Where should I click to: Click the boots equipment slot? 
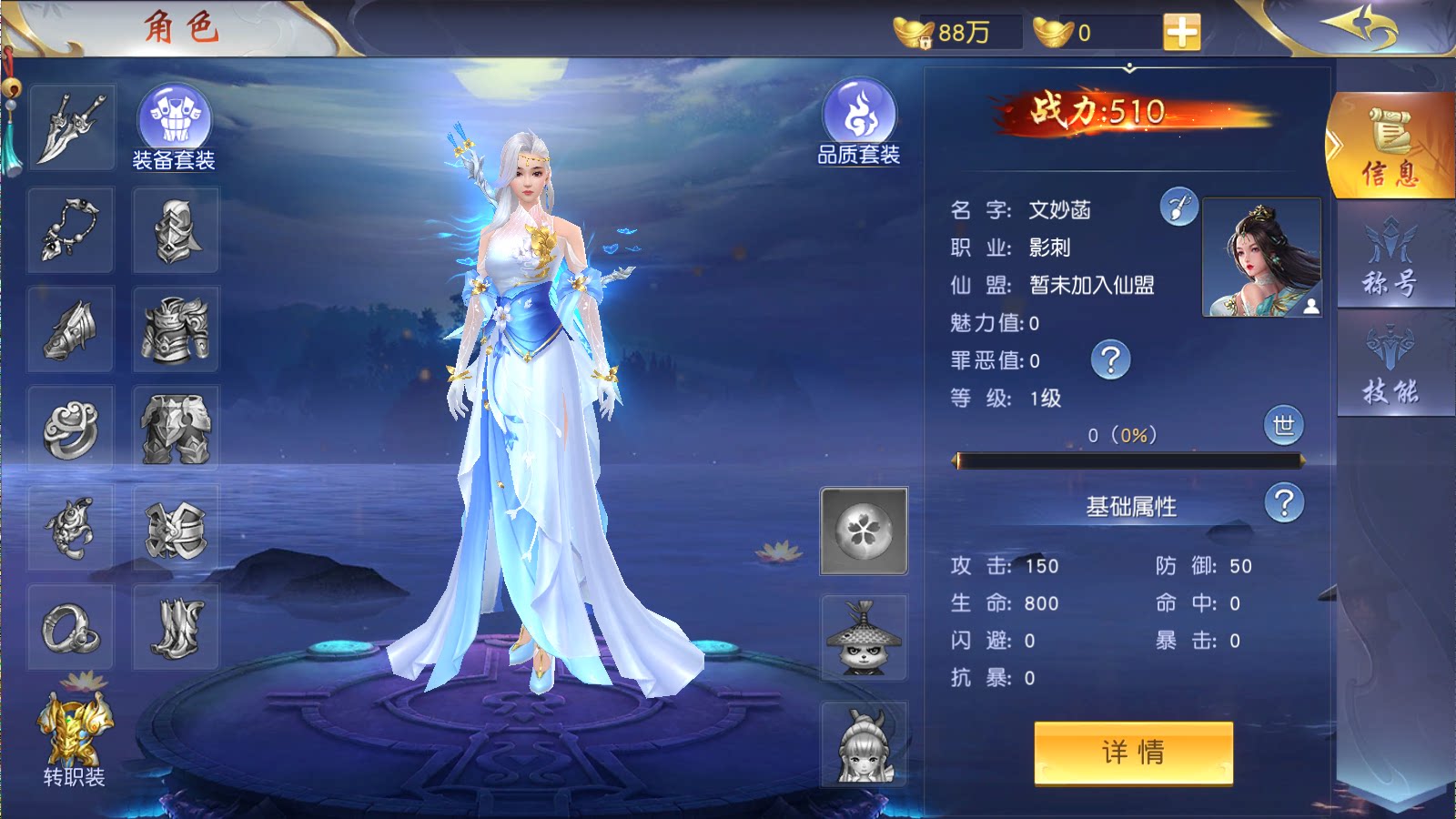(x=175, y=627)
